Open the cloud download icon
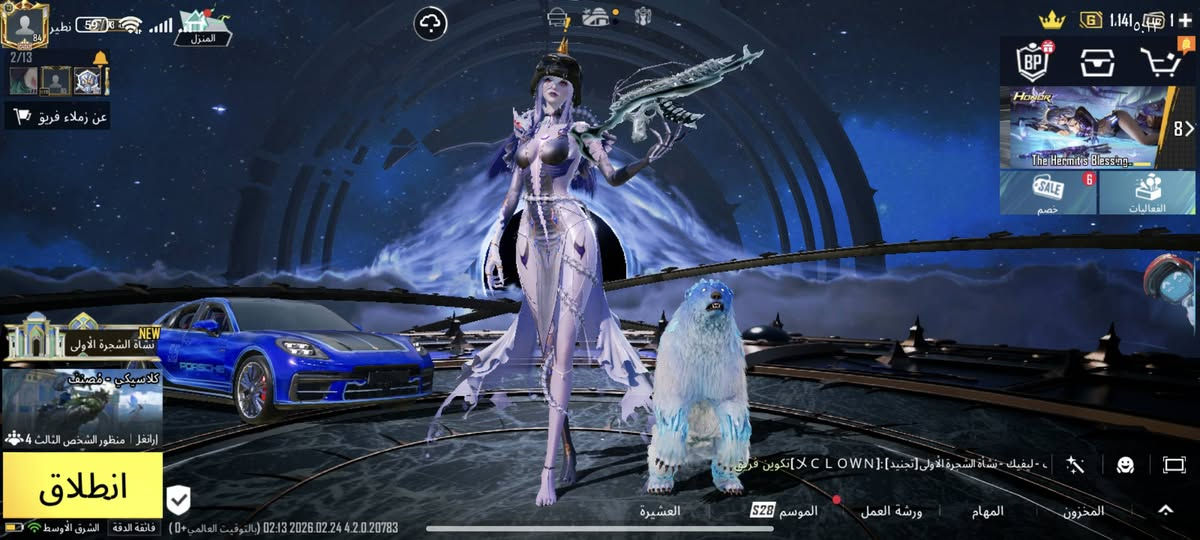The image size is (1200, 540). [x=431, y=22]
